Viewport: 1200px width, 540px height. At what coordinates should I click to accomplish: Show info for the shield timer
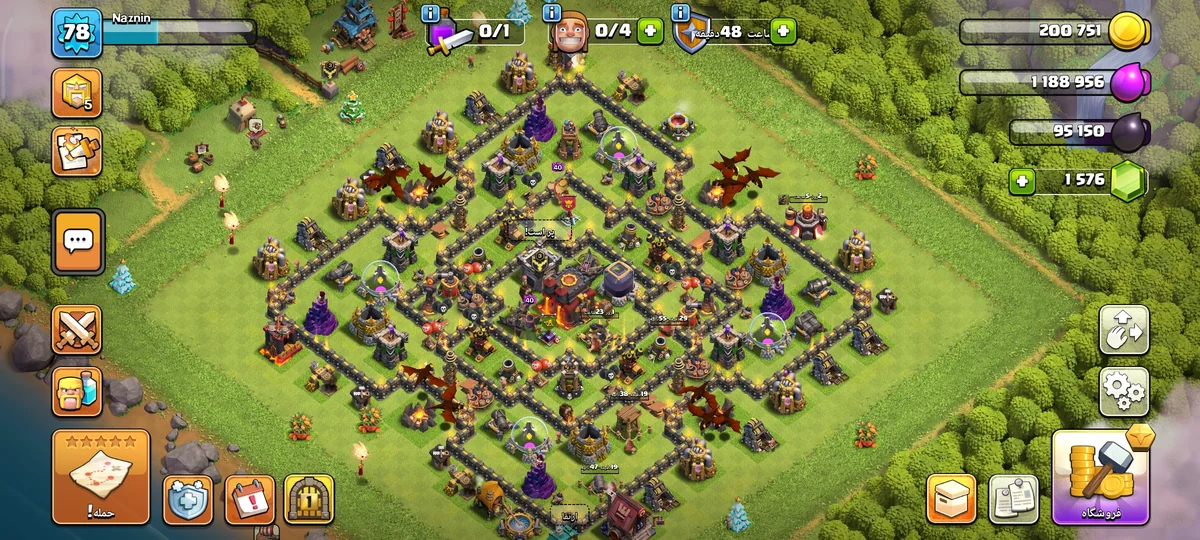681,13
